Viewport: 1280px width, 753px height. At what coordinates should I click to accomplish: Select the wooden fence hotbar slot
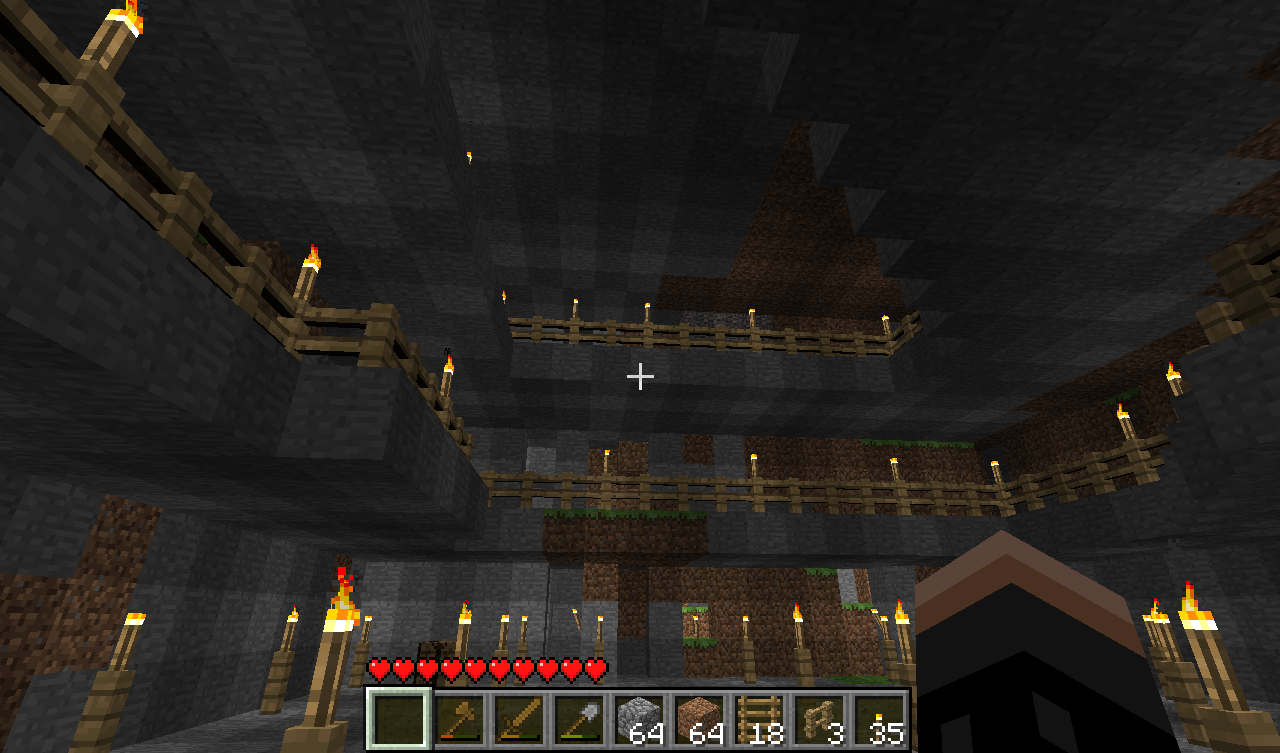pos(820,718)
